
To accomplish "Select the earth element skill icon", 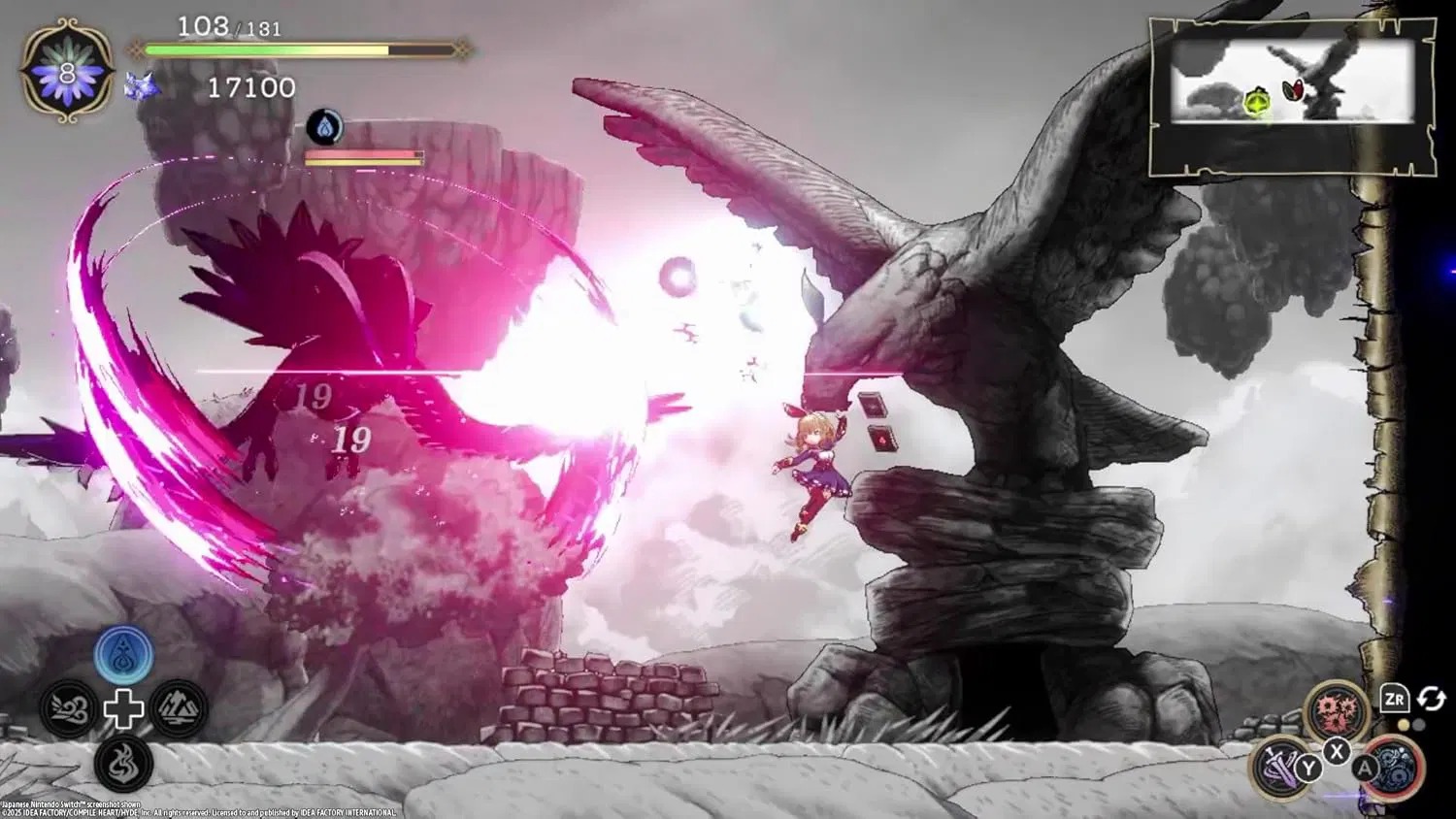I will pyautogui.click(x=178, y=706).
